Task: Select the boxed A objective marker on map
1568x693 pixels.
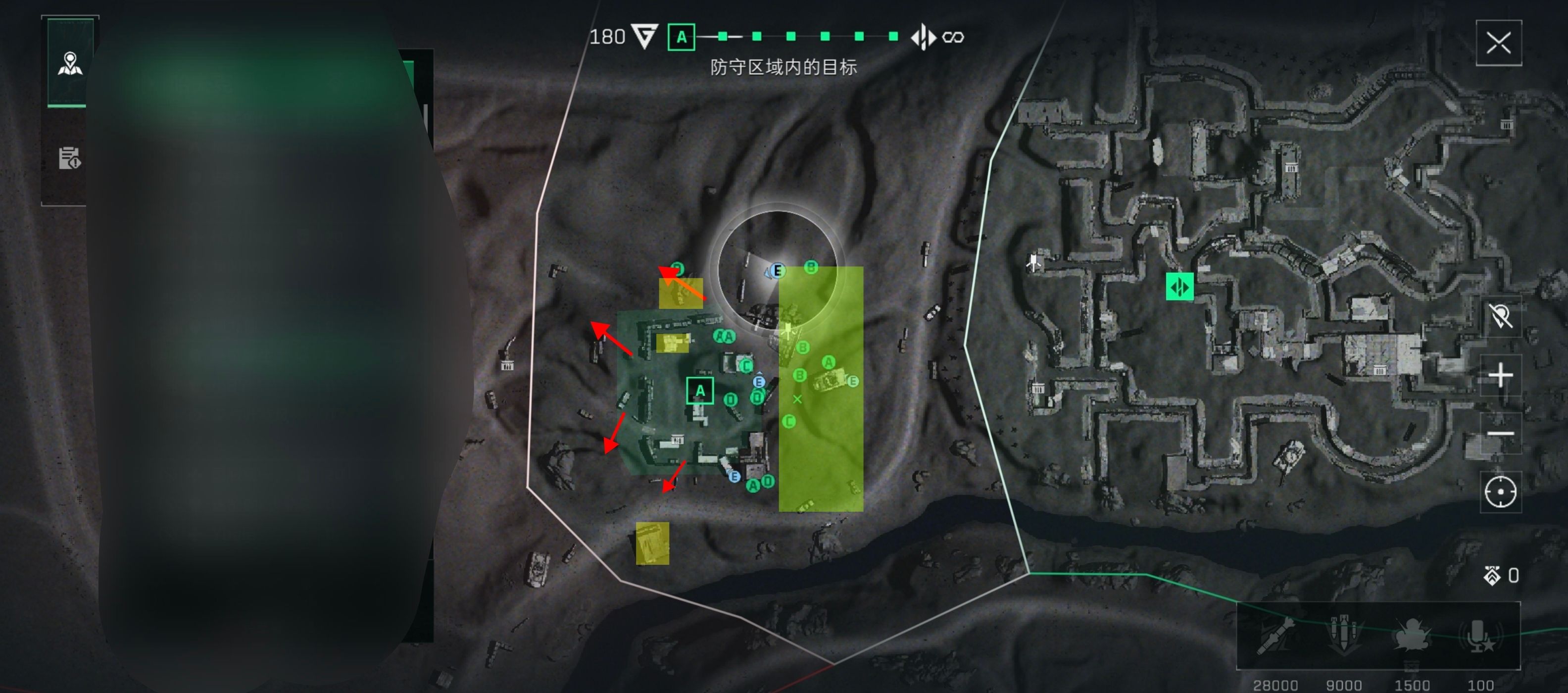Action: pyautogui.click(x=699, y=391)
